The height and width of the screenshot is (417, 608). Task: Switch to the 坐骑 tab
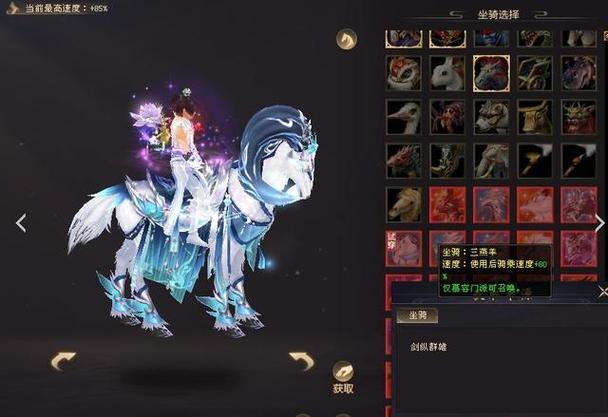click(416, 315)
